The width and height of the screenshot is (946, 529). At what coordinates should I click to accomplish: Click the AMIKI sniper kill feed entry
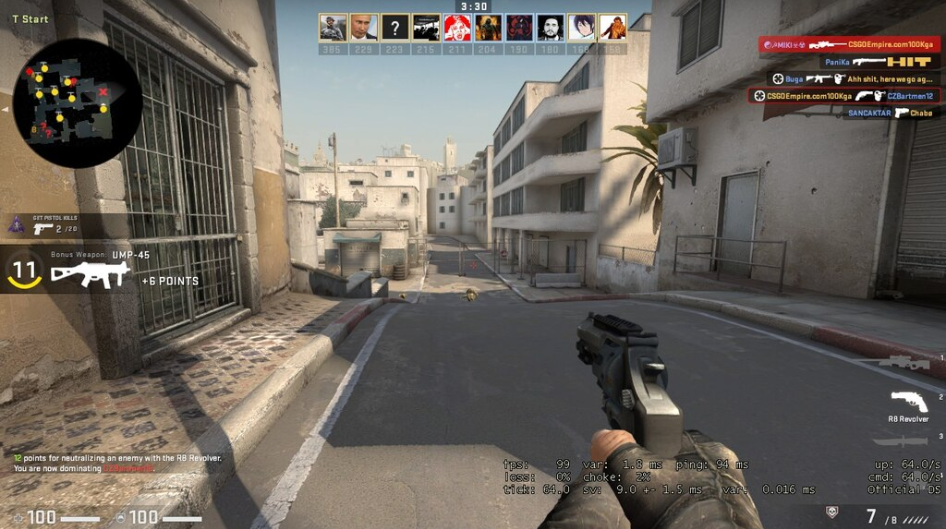tap(848, 45)
